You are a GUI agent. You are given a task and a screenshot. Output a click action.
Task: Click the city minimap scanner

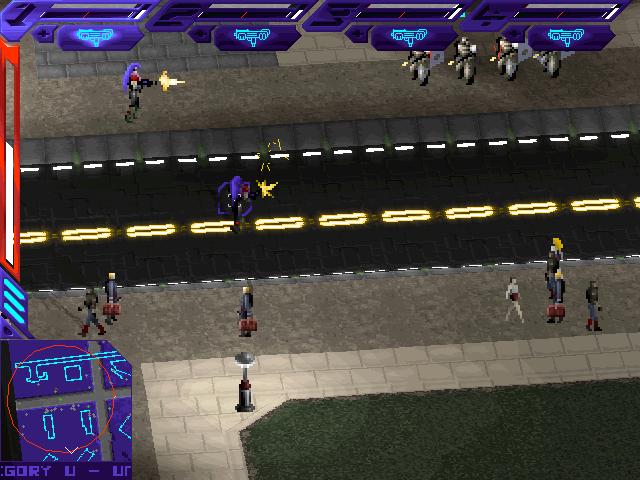point(64,400)
